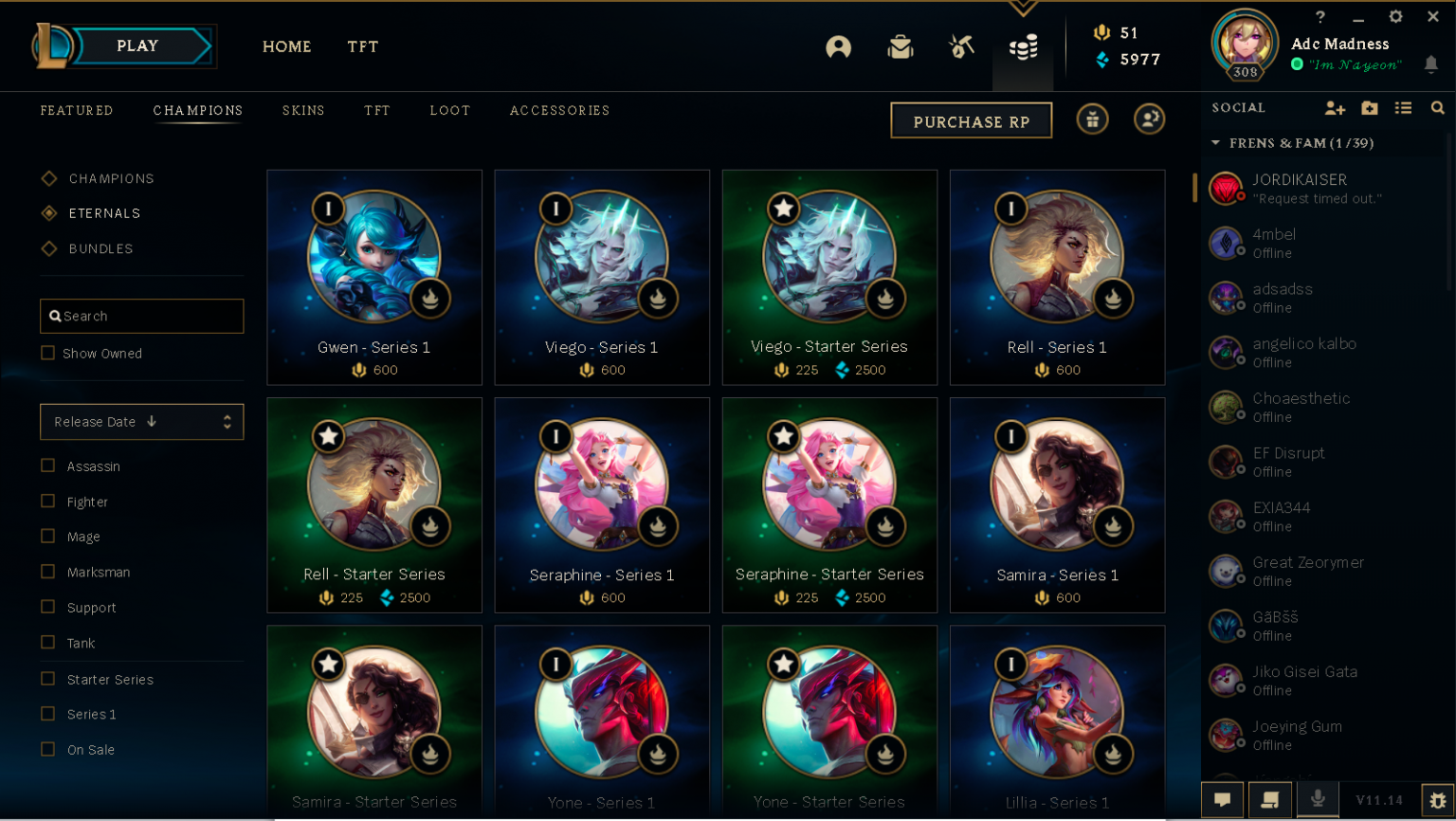Open your player profile icon
The height and width of the screenshot is (821, 1456).
[x=839, y=46]
